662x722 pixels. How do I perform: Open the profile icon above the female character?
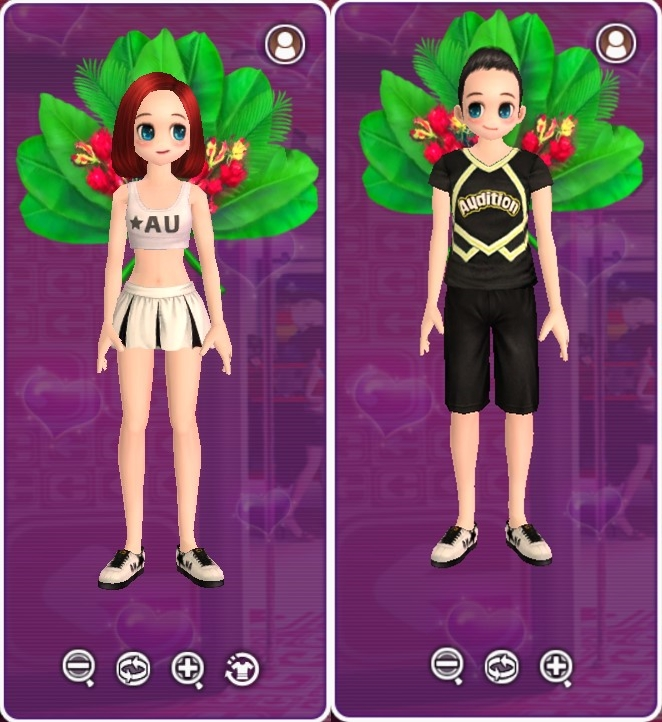(285, 45)
